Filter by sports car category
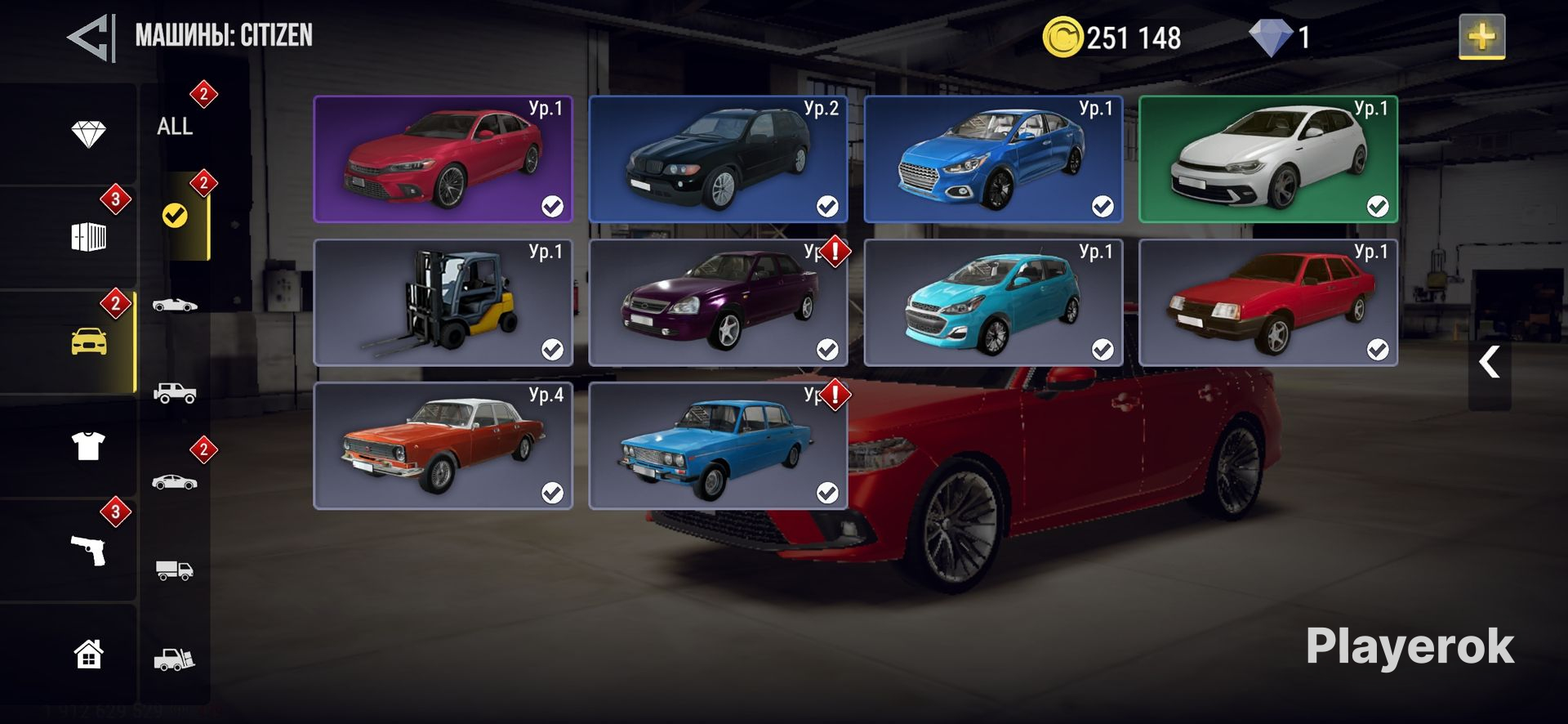 (x=175, y=305)
